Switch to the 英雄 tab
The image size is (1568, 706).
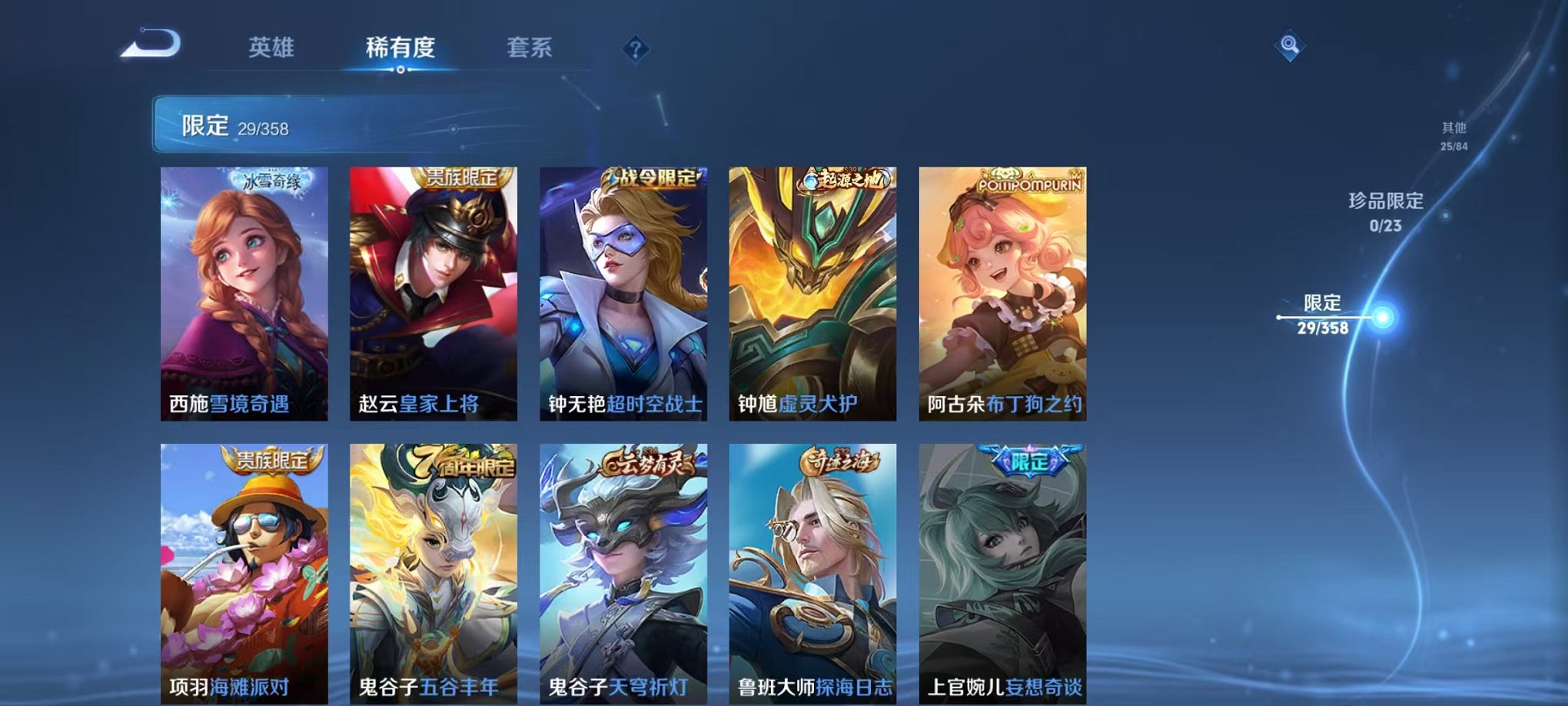click(270, 46)
